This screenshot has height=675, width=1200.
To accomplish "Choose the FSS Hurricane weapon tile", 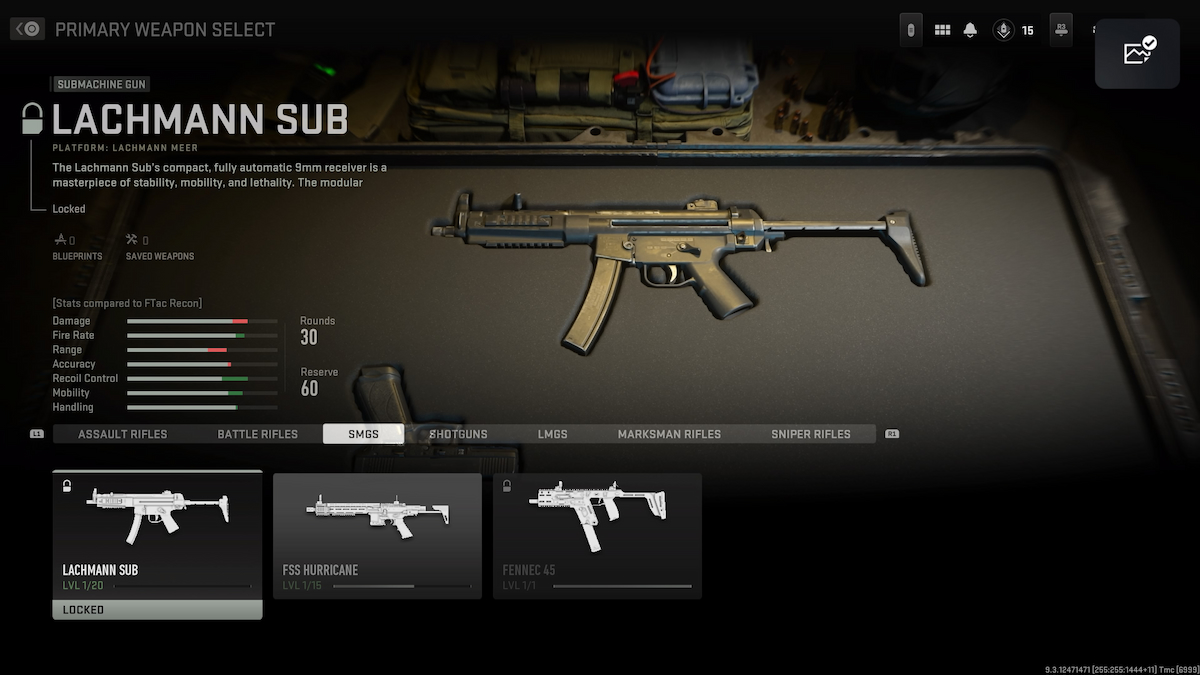I will coord(377,535).
